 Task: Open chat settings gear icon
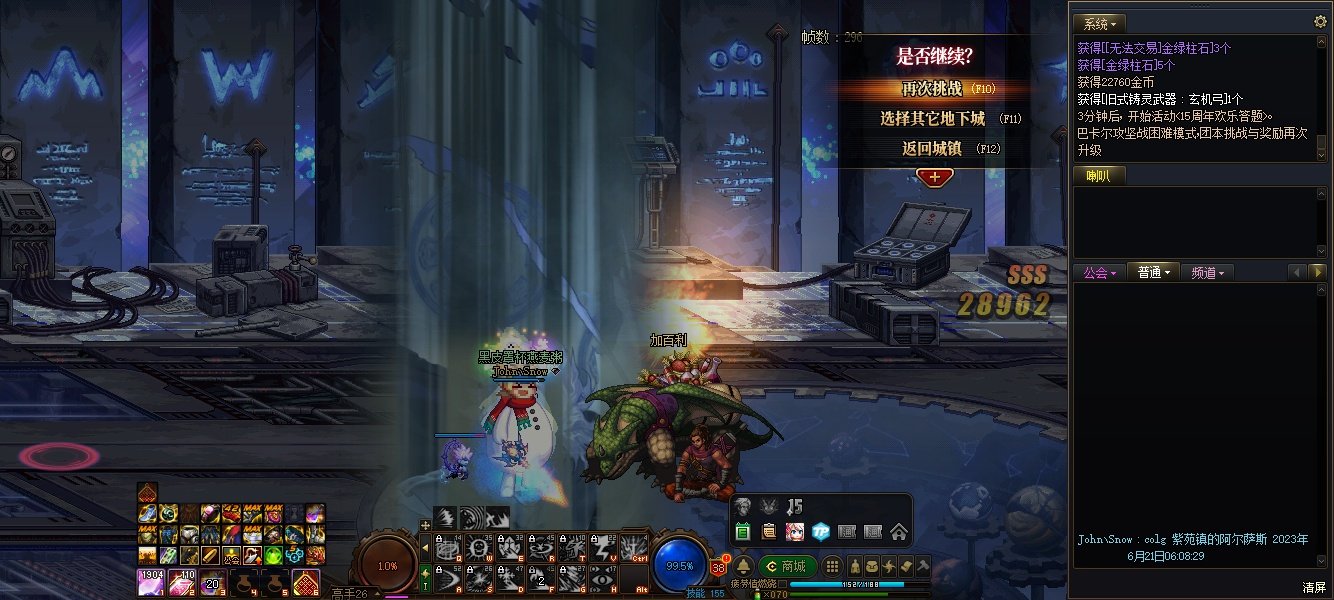[x=1320, y=21]
